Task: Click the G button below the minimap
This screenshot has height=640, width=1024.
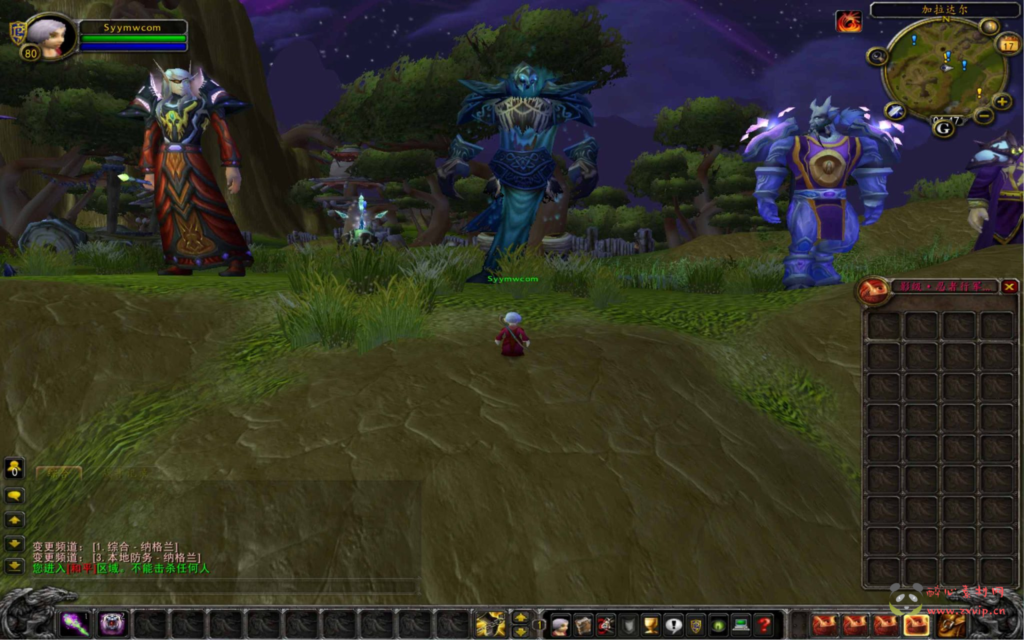Action: coord(943,129)
